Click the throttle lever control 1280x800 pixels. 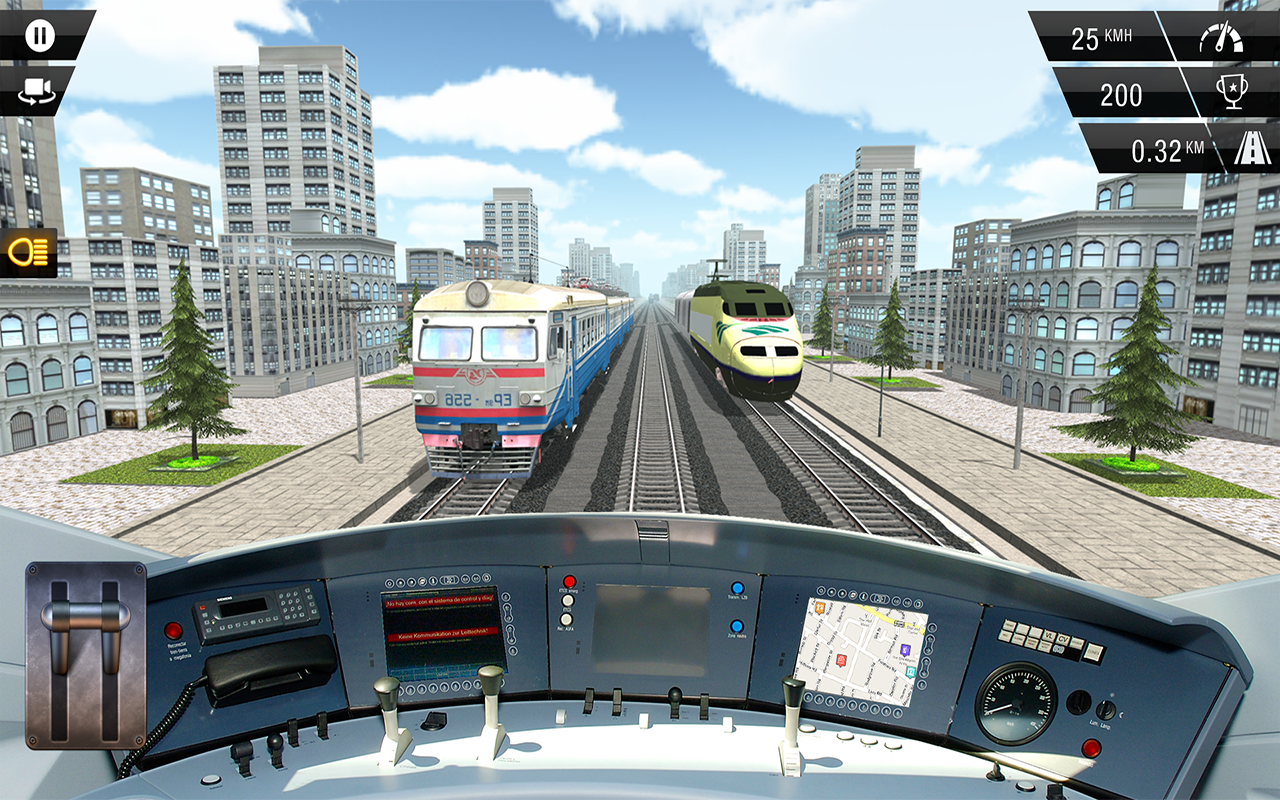point(85,655)
